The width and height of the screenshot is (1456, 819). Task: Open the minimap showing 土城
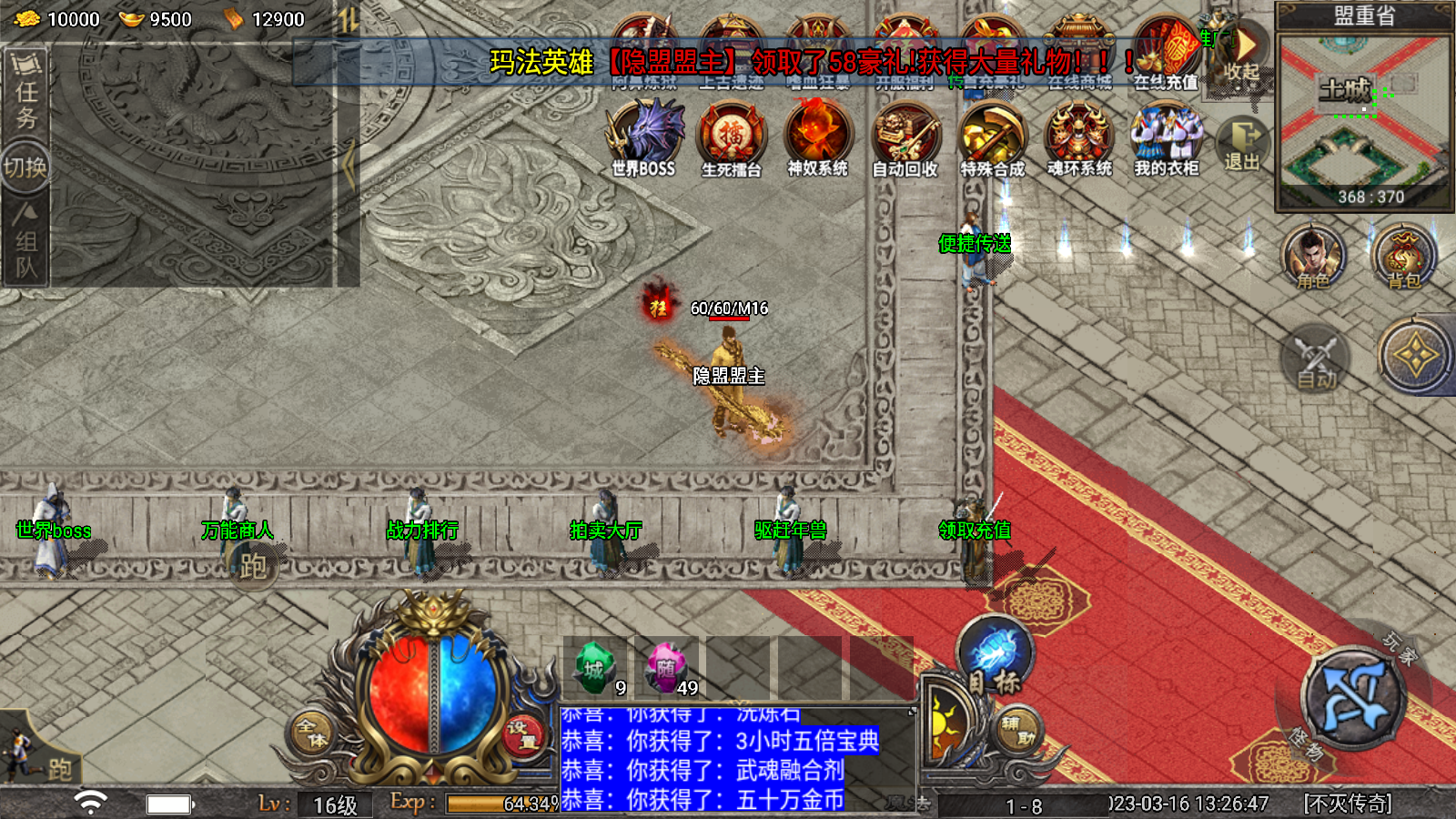click(1363, 118)
